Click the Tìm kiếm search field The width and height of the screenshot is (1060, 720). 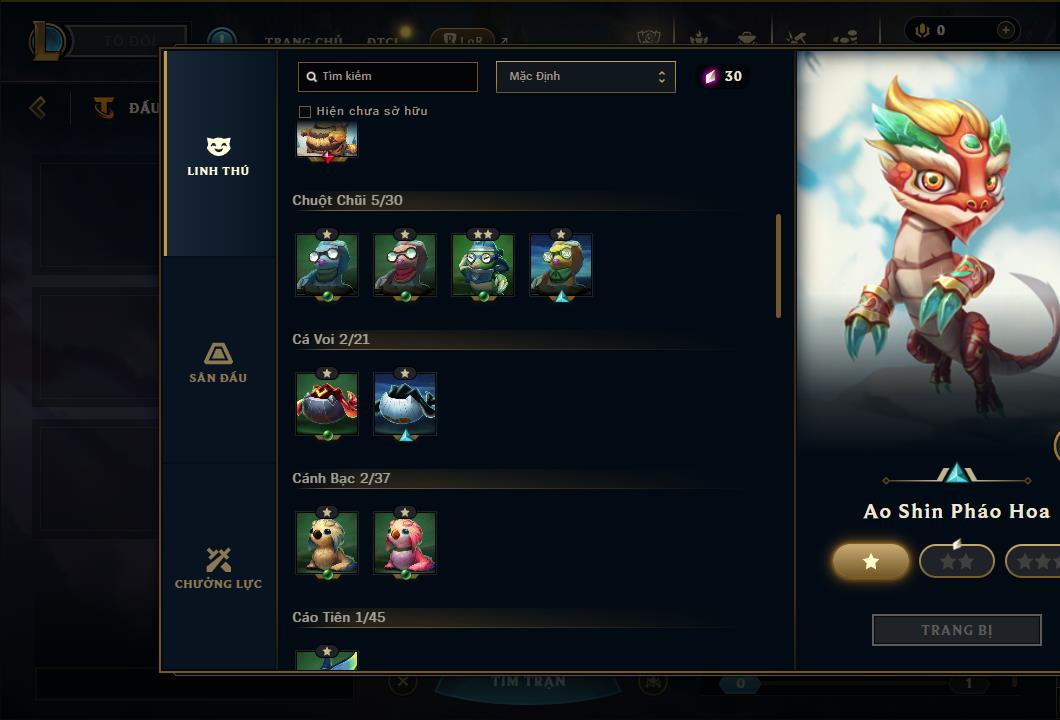coord(388,77)
